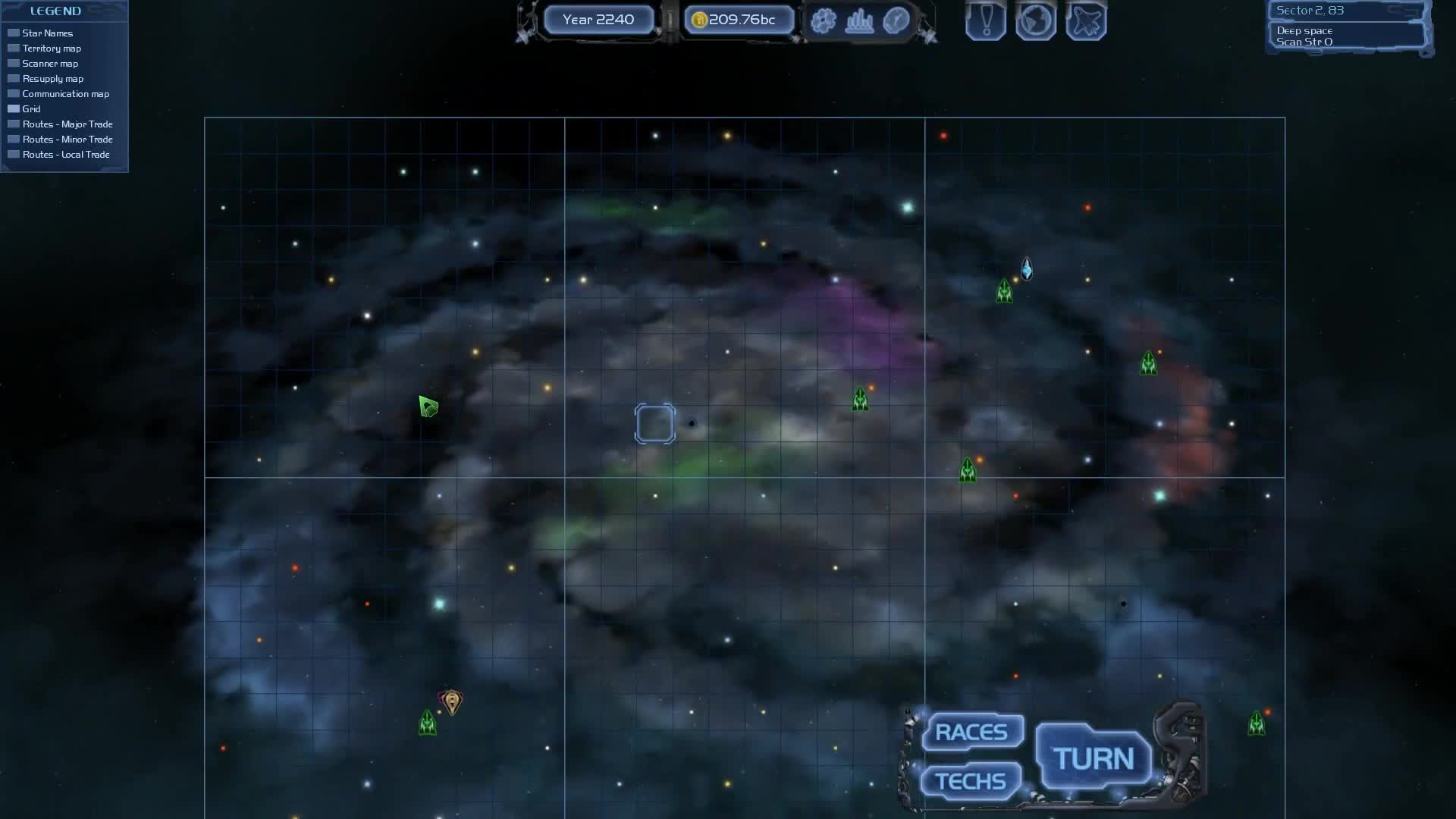Select the green fleet icon near map center

pyautogui.click(x=861, y=397)
